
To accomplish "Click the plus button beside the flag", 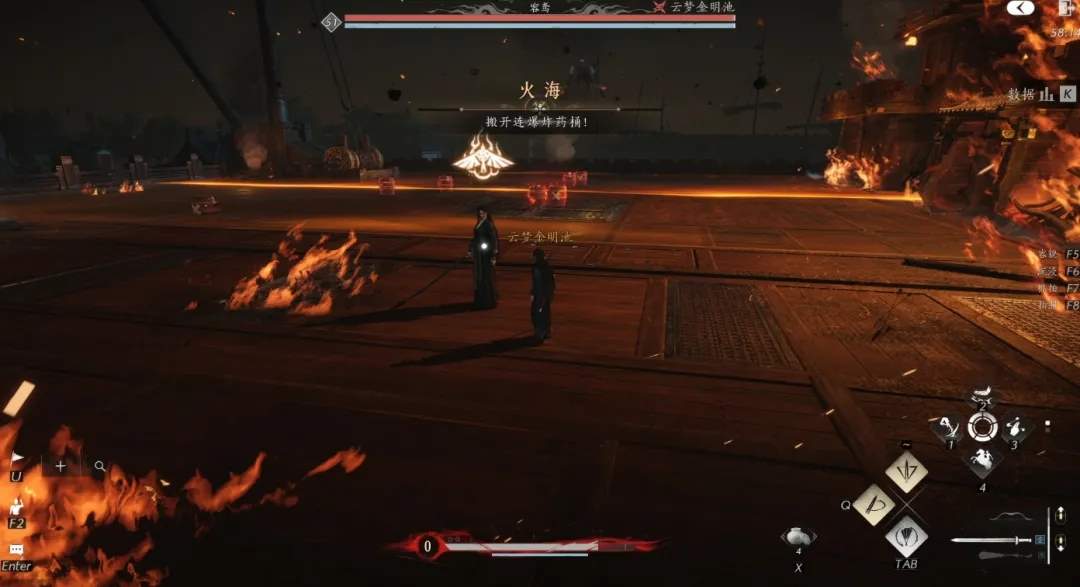I will (61, 466).
